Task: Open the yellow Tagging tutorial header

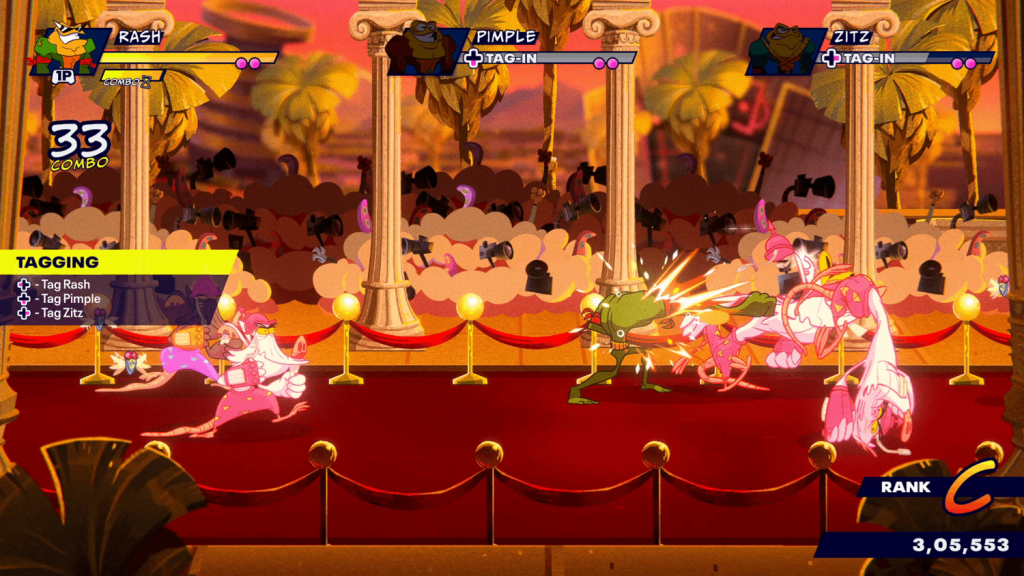Action: click(x=115, y=262)
